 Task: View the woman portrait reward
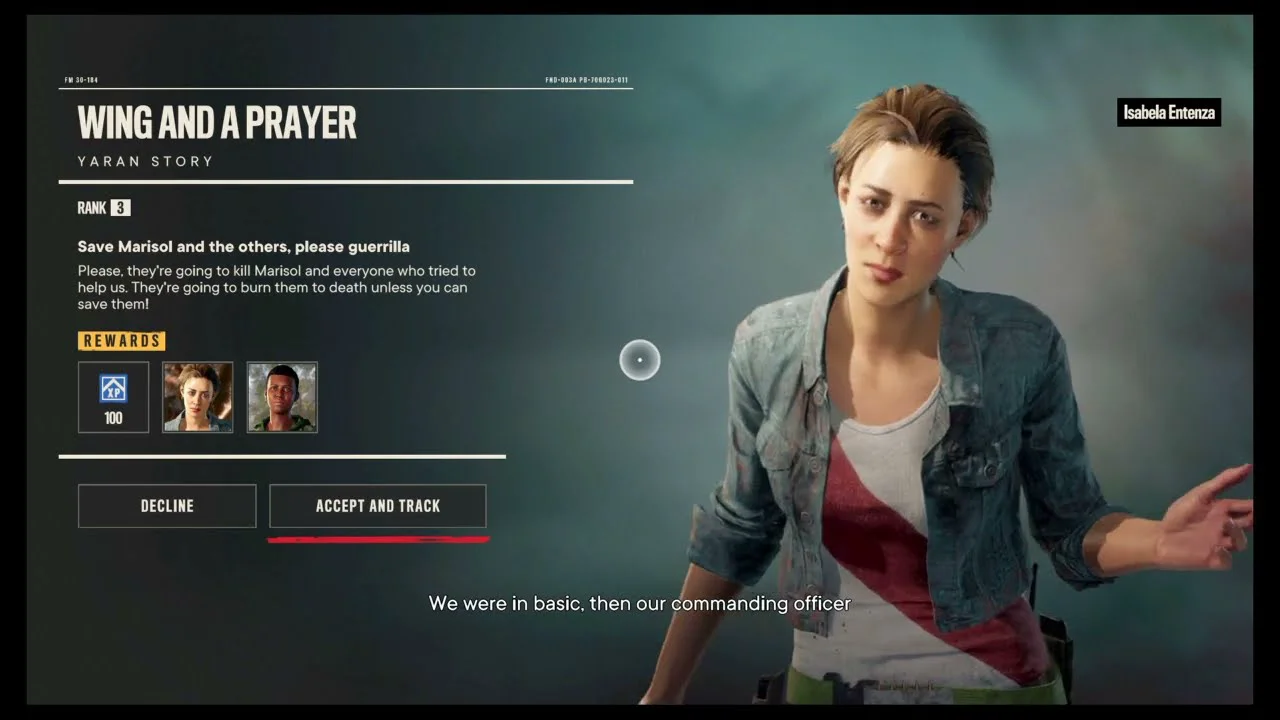[198, 397]
